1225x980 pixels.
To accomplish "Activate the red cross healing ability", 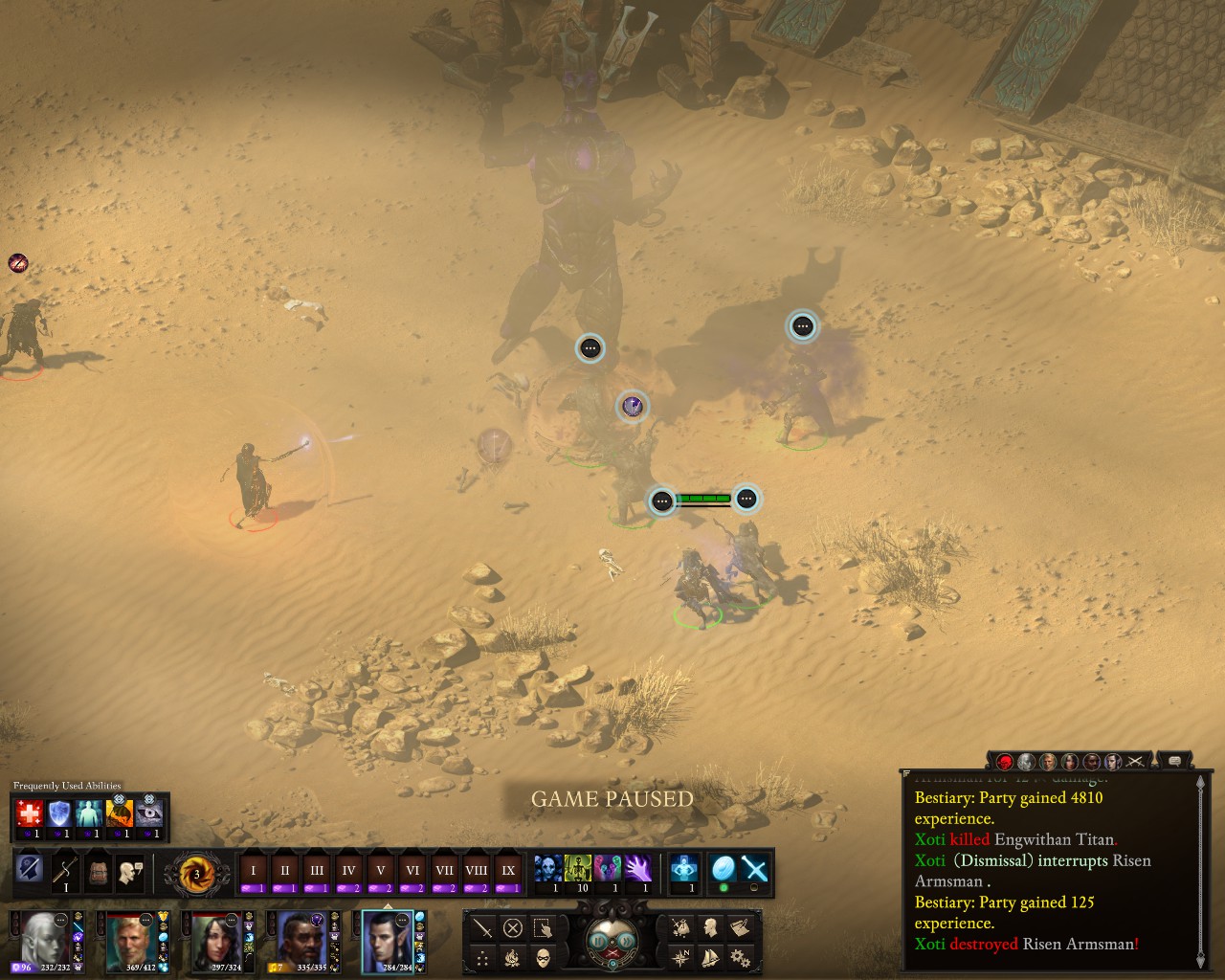I will point(30,813).
